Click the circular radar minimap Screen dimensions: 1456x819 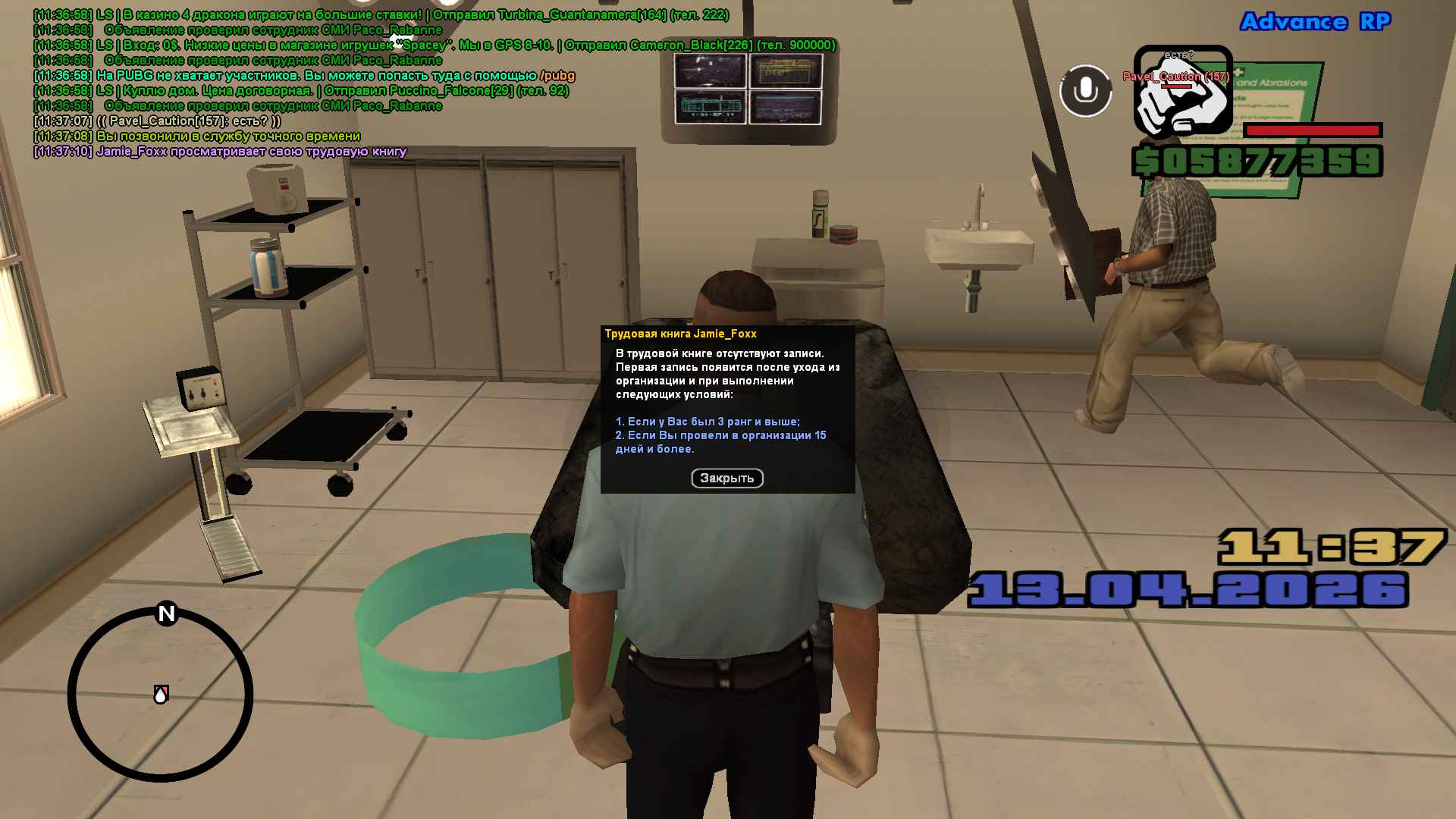point(161,694)
